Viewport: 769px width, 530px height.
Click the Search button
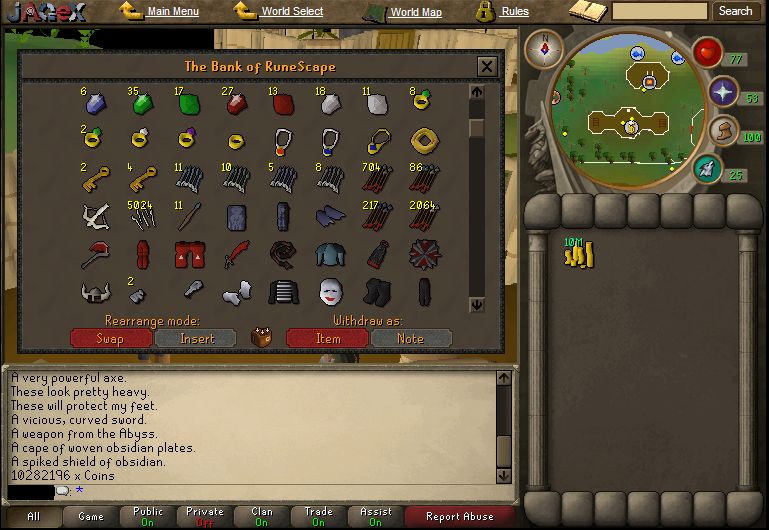point(735,12)
